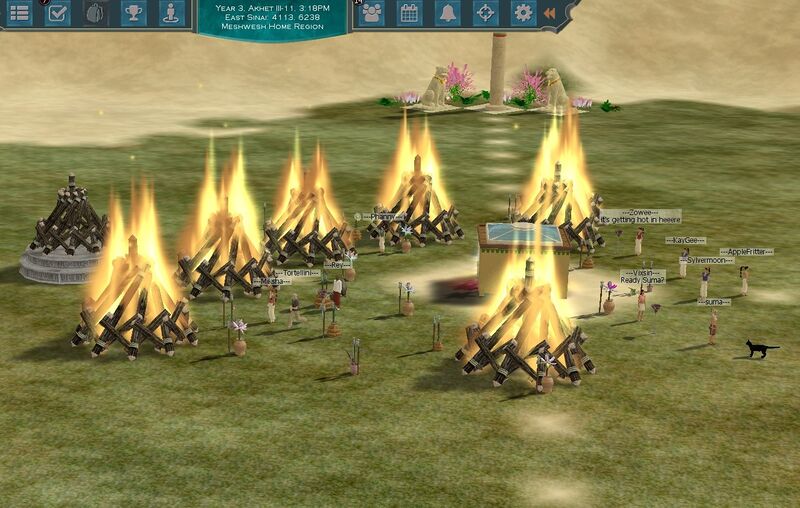Image resolution: width=800 pixels, height=508 pixels.
Task: Open the checkmark tasks panel
Action: (58, 13)
